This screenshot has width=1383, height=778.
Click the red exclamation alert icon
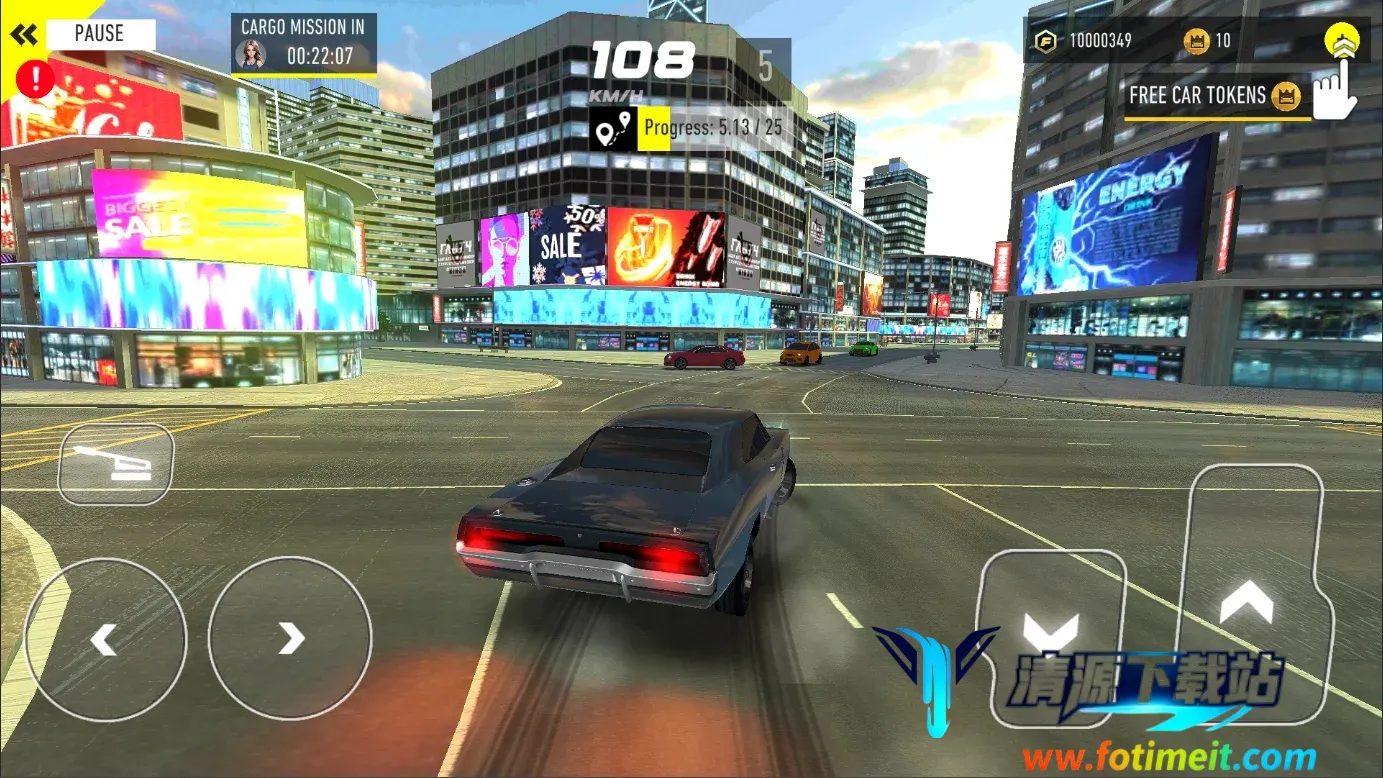[35, 77]
